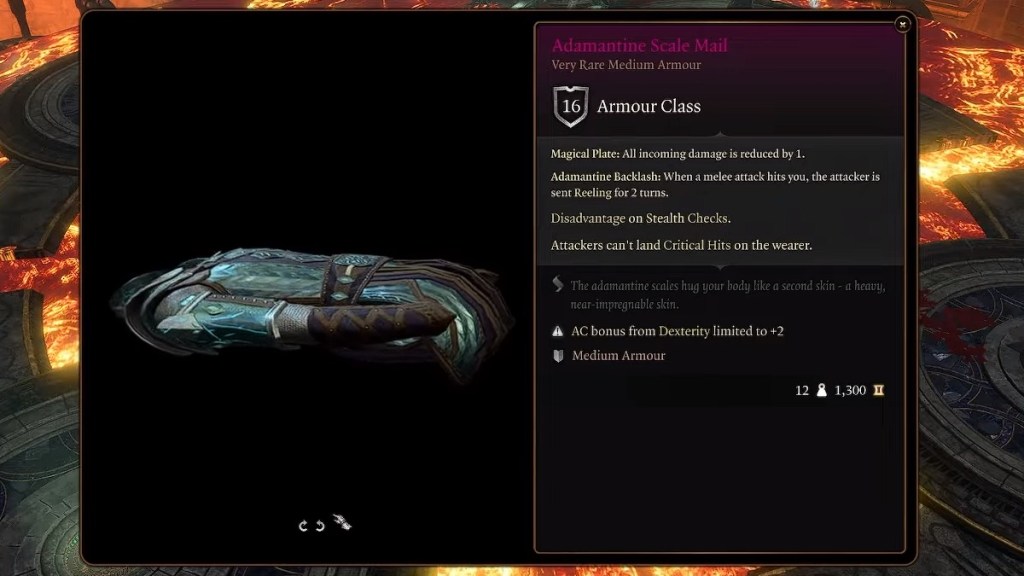
Task: Close the Adamantine Scale Mail examine window
Action: [902, 25]
